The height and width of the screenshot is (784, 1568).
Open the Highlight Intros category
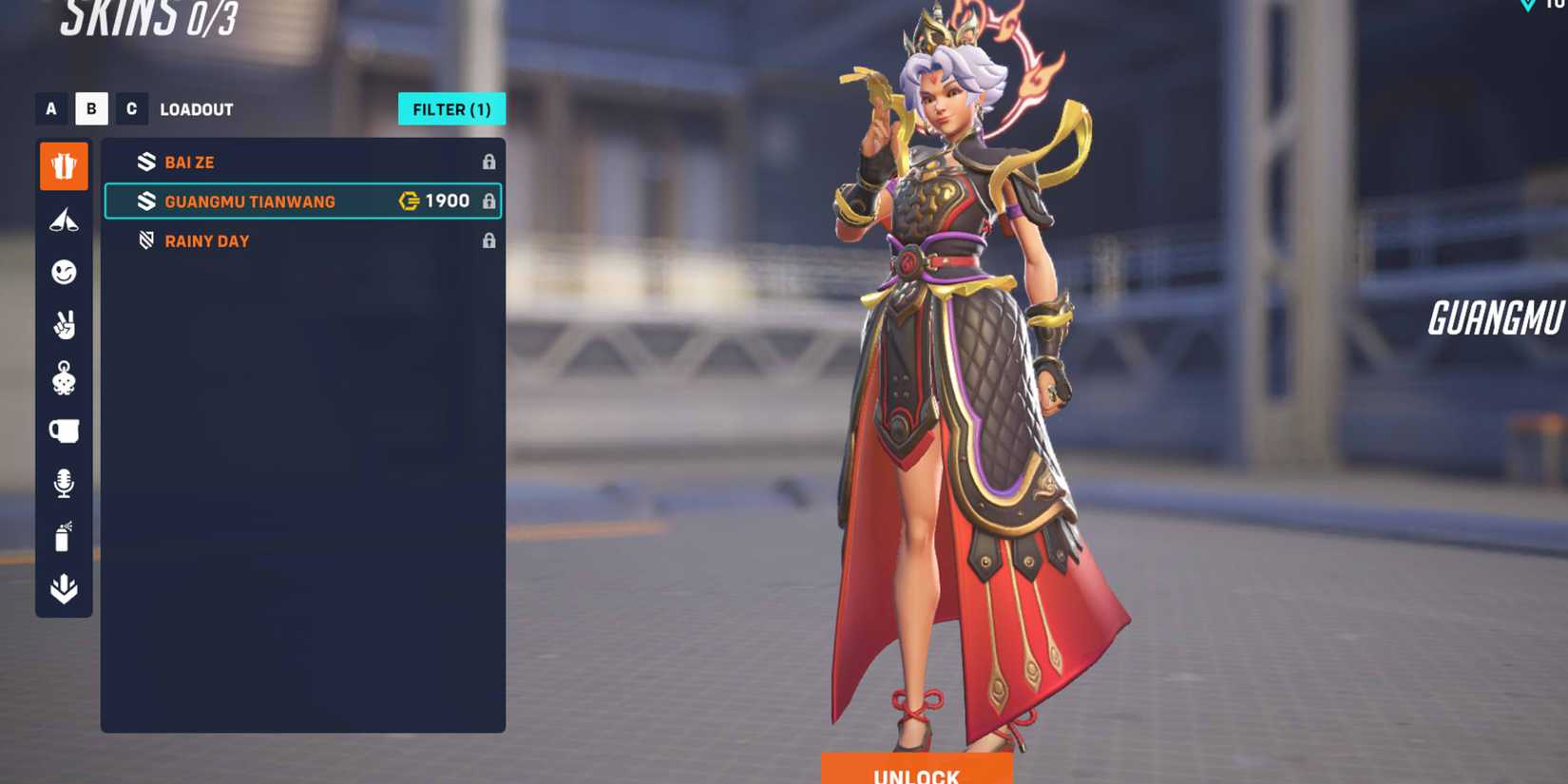63,220
